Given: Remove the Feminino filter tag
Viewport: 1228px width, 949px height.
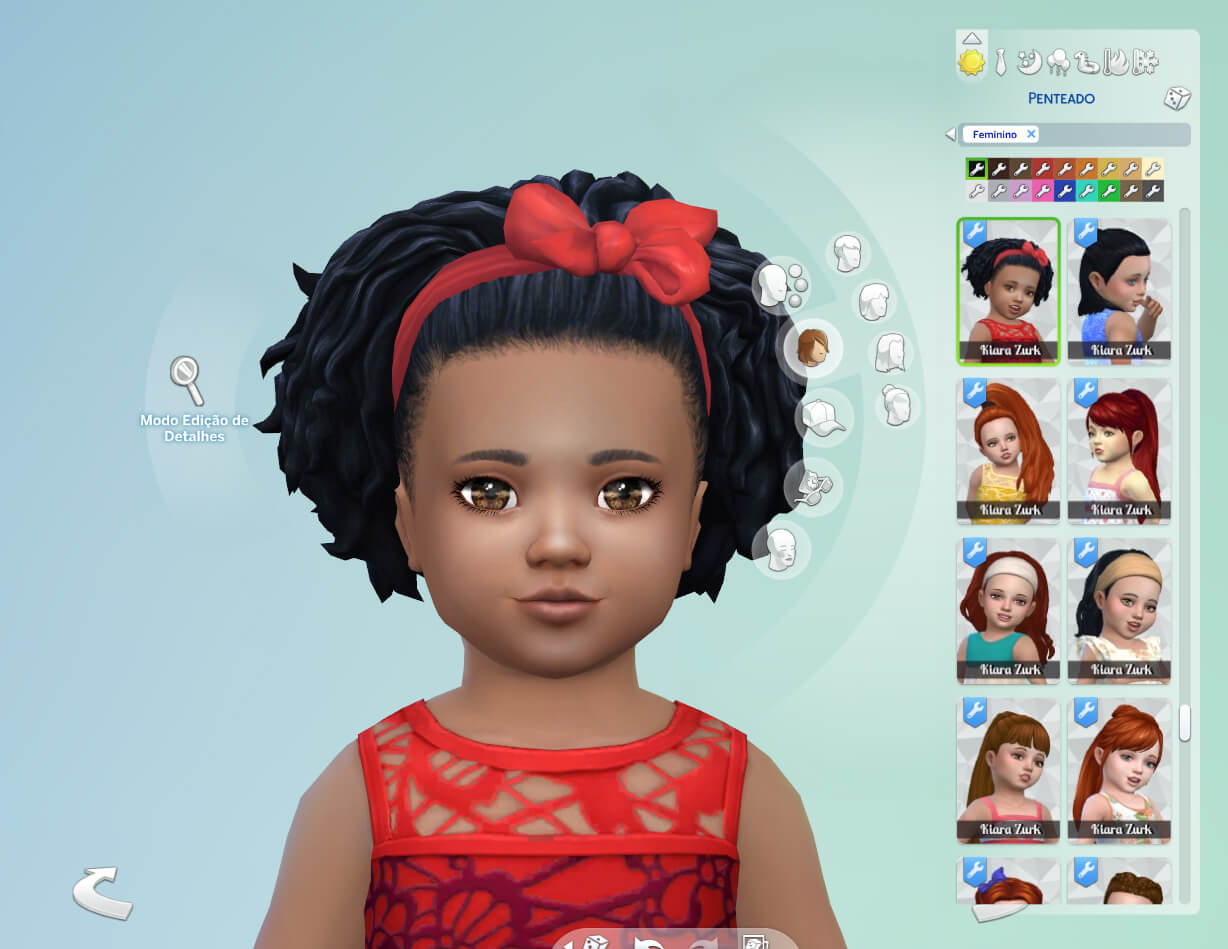Looking at the screenshot, I should 1031,134.
